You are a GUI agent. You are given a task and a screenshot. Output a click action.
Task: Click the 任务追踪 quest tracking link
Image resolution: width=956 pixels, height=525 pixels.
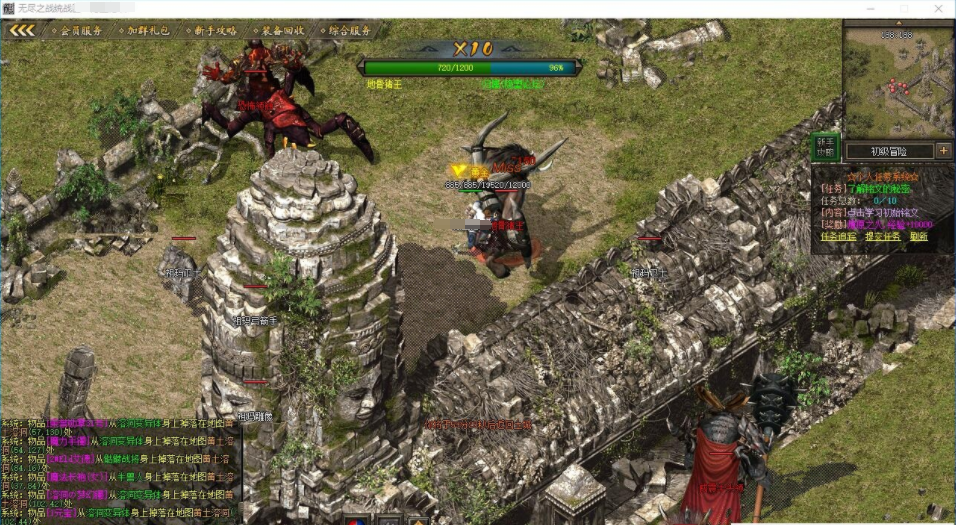(x=837, y=237)
